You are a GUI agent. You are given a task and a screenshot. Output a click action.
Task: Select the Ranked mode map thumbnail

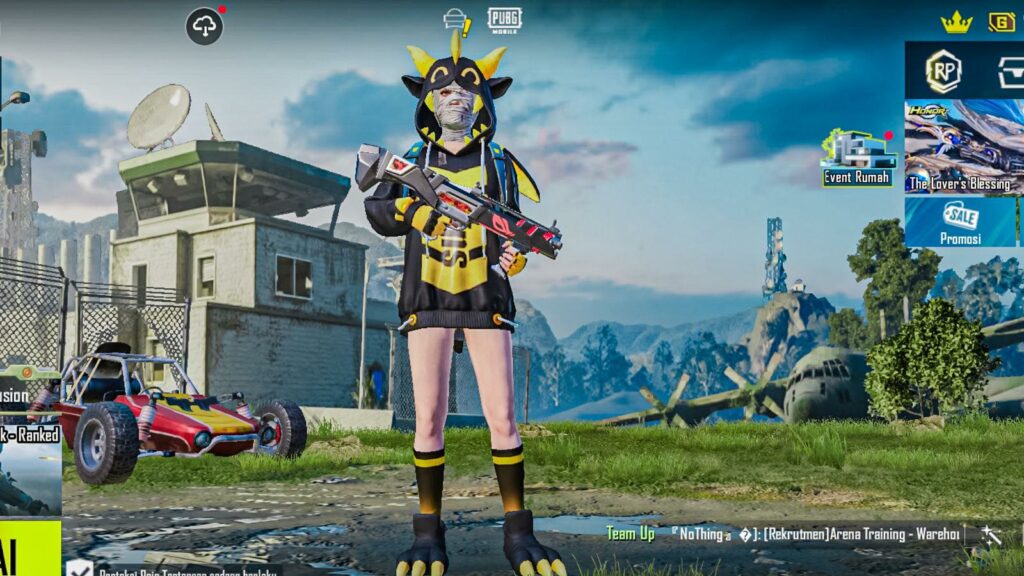click(x=30, y=473)
